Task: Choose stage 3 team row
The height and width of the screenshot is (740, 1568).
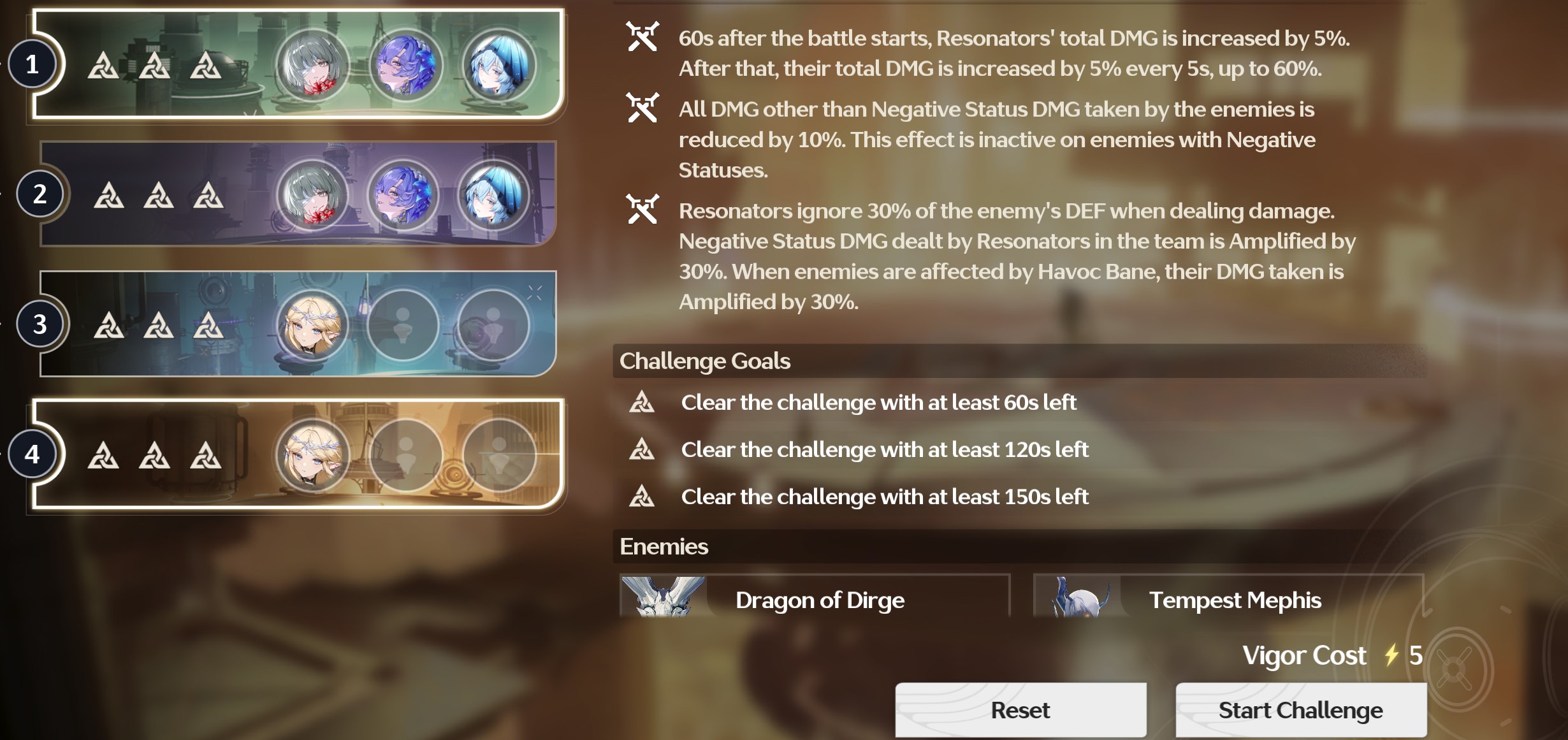Action: [297, 324]
